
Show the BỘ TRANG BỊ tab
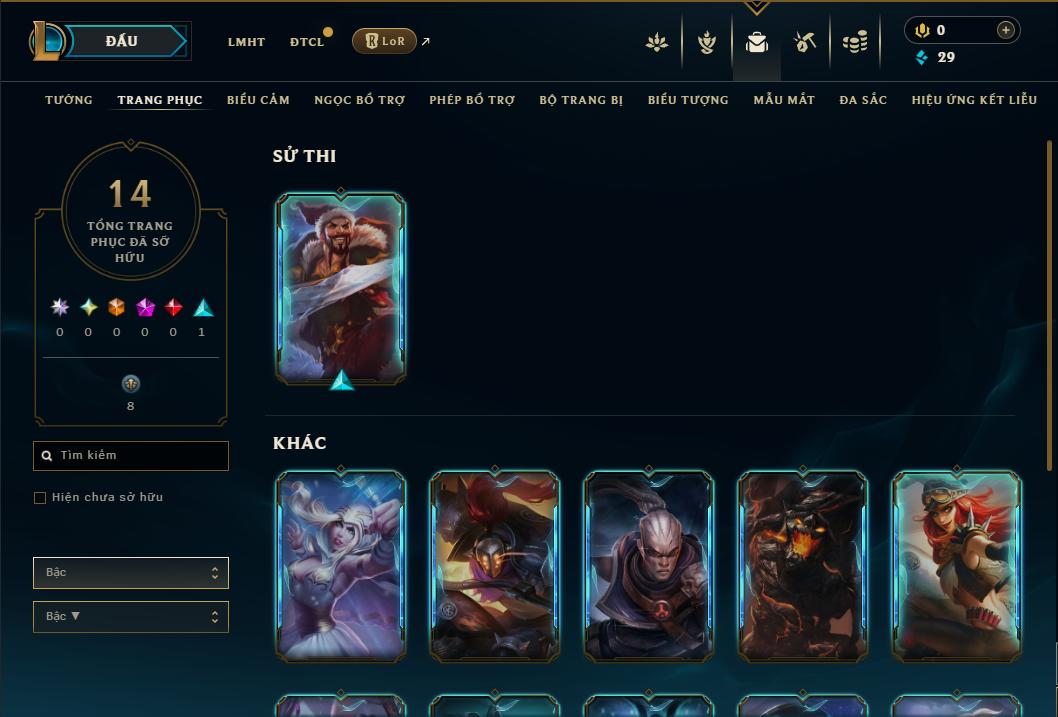(x=581, y=100)
